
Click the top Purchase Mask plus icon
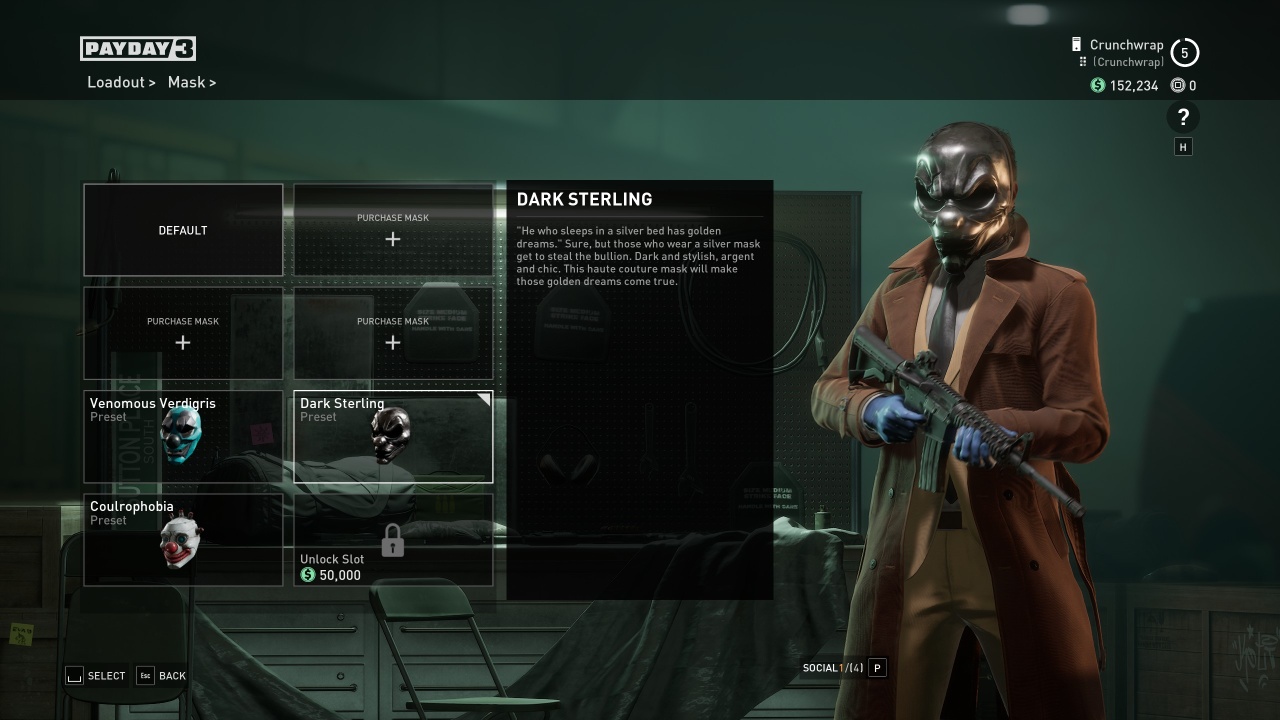(392, 239)
